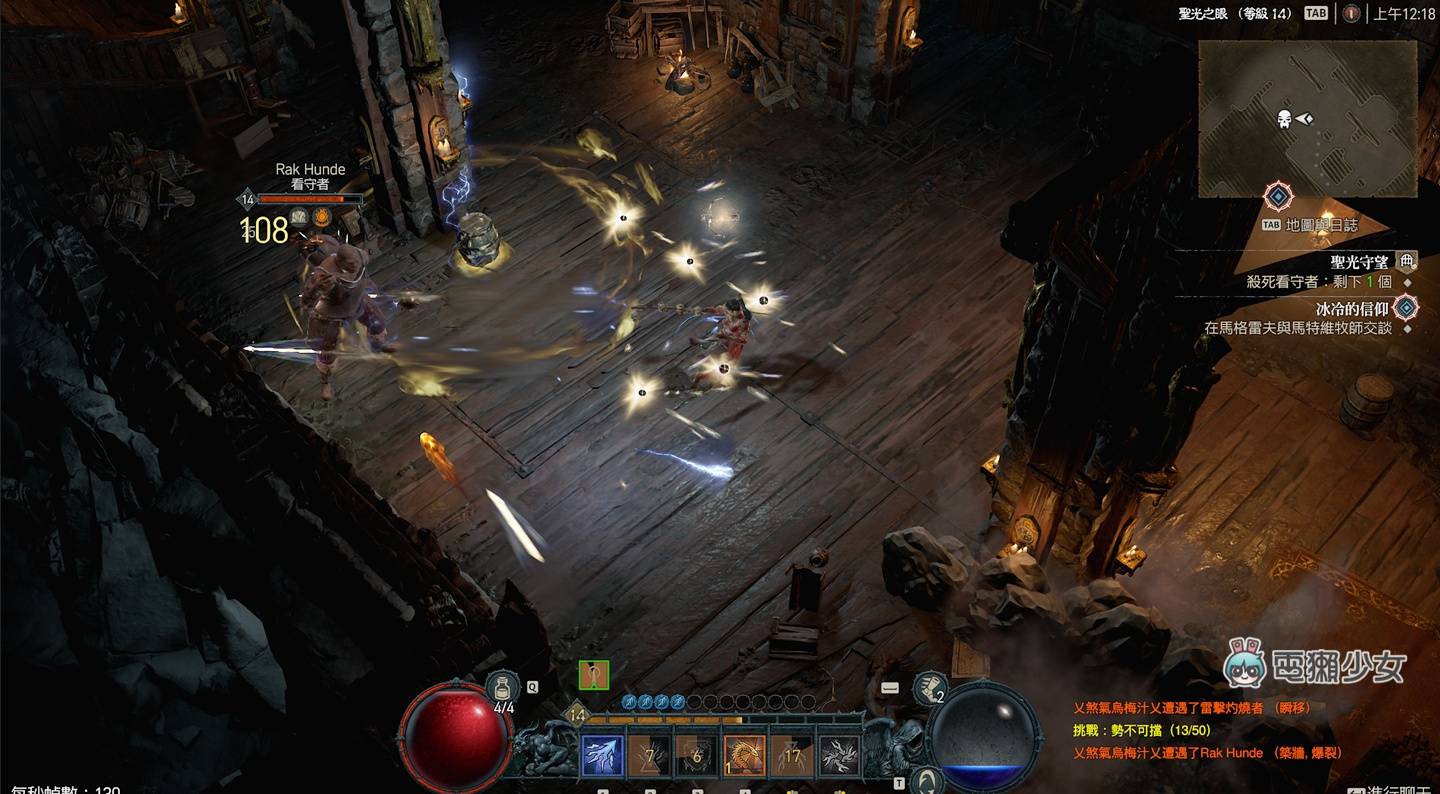This screenshot has width=1440, height=794.
Task: Open the 進行聊天 chat prompt
Action: (x=1393, y=790)
